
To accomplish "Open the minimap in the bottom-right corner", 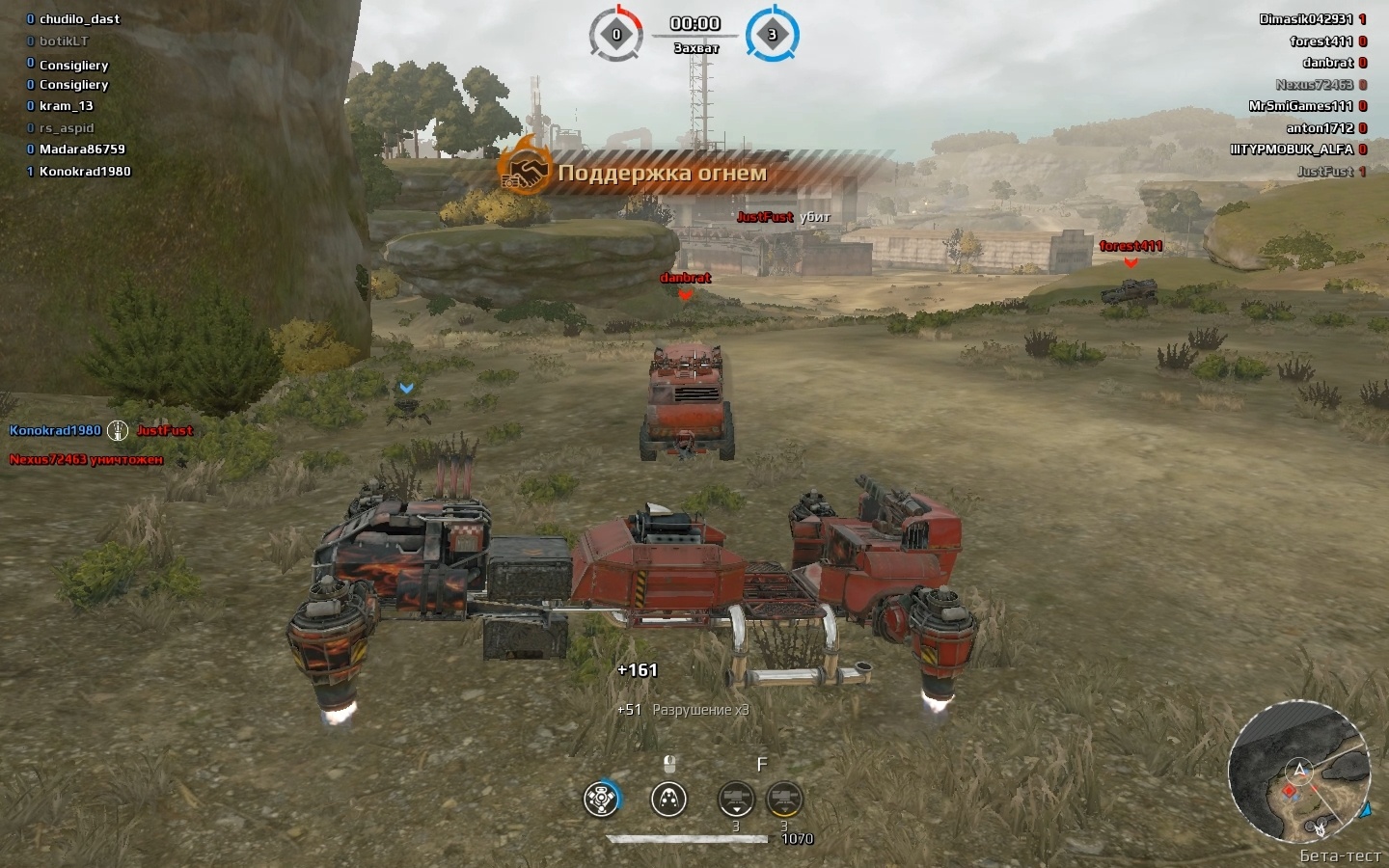I will 1302,779.
